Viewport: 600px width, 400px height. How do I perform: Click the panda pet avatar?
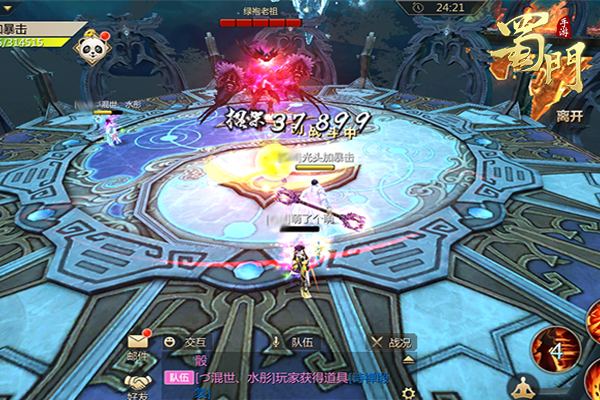point(92,51)
